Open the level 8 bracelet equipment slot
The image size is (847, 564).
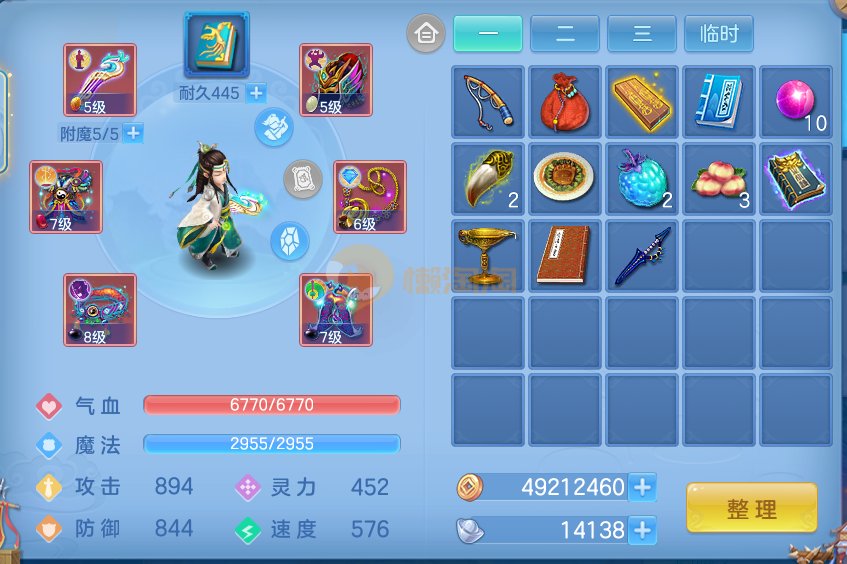pyautogui.click(x=100, y=310)
